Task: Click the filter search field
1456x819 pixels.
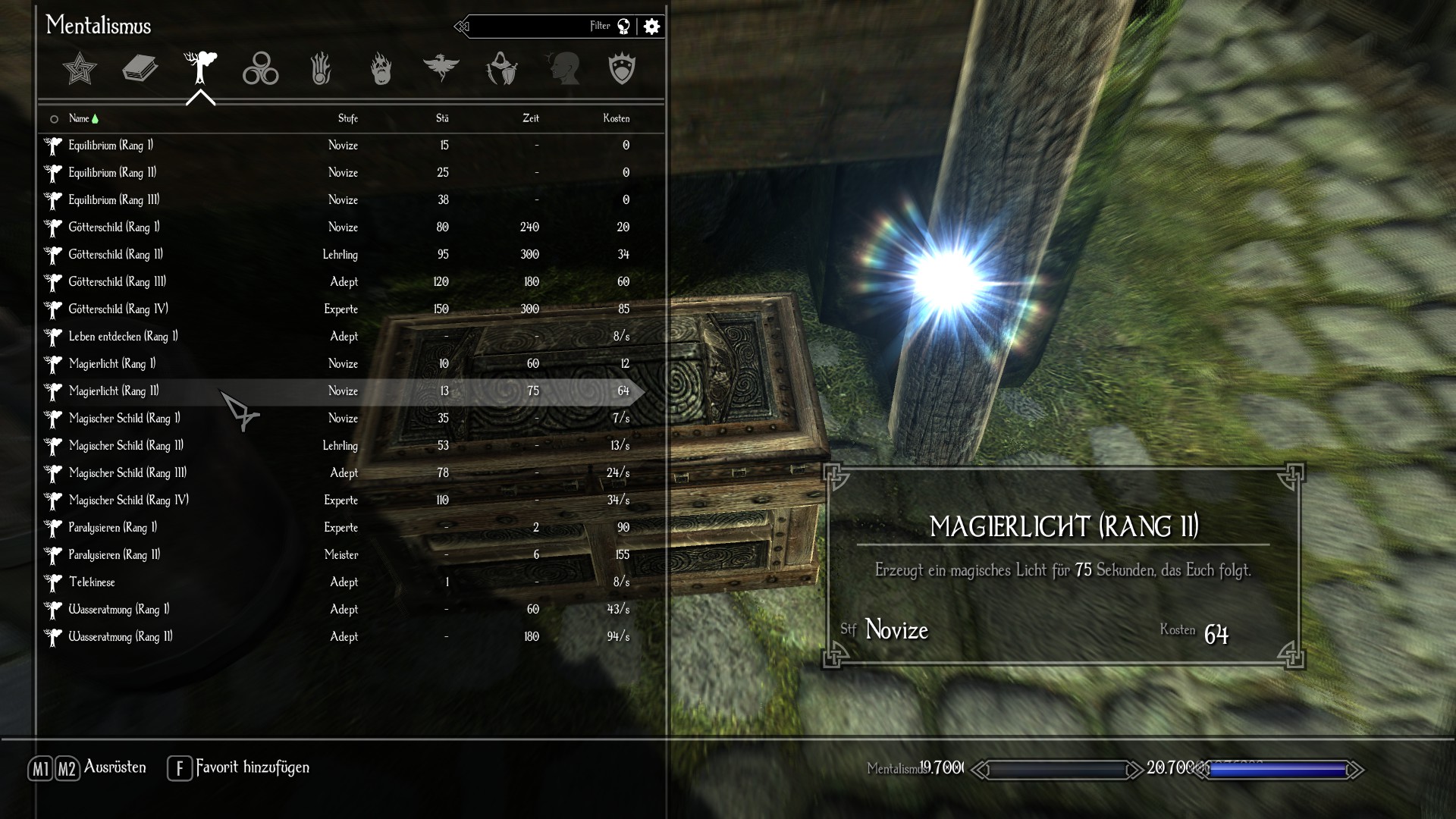Action: point(531,27)
